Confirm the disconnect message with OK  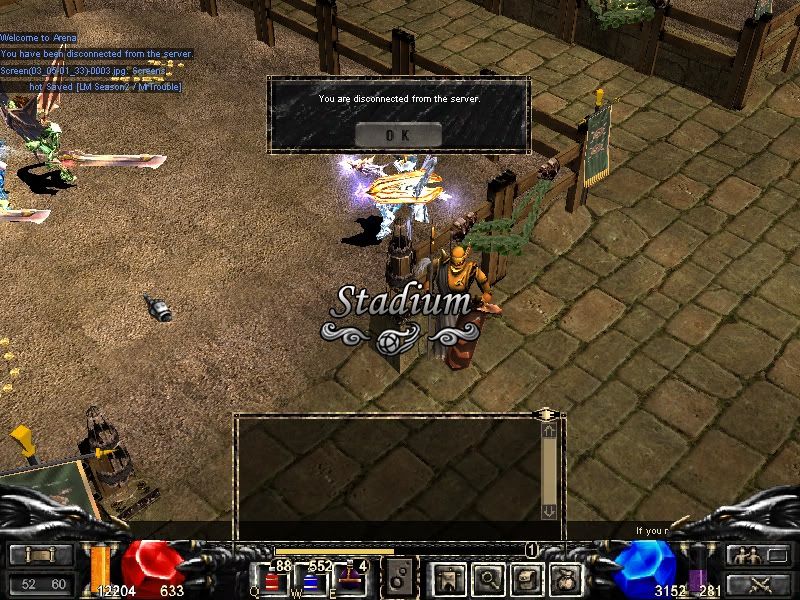point(397,134)
